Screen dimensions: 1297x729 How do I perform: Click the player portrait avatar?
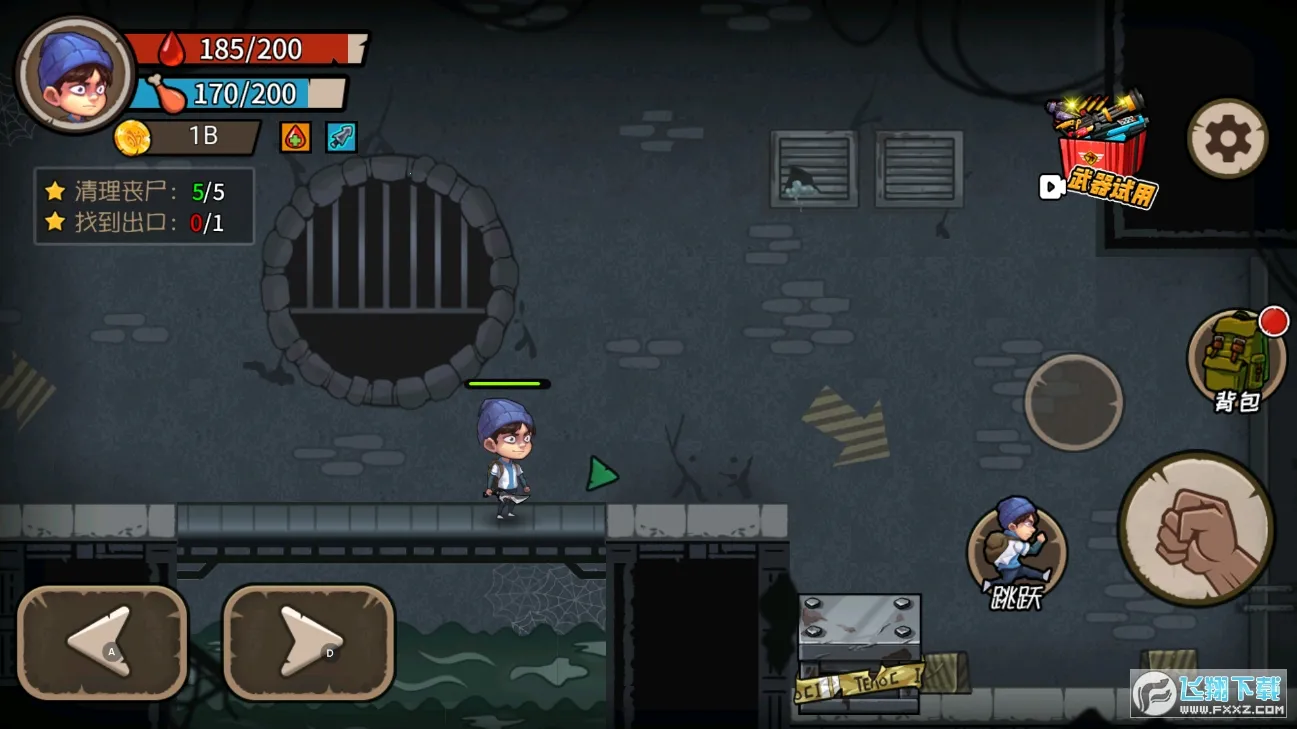coord(75,75)
